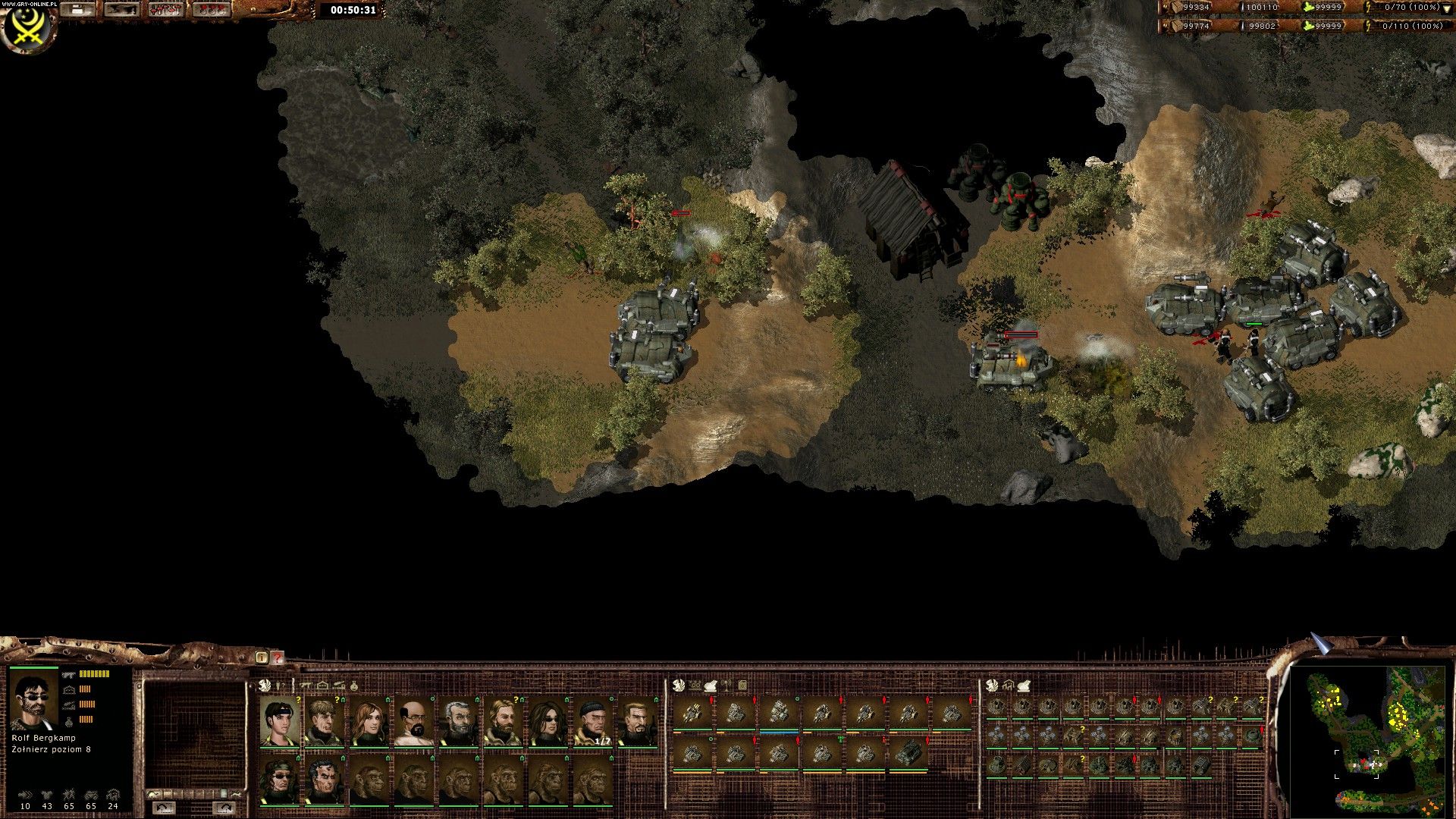Click the right curved arrow button
This screenshot has height=819, width=1456.
[224, 806]
